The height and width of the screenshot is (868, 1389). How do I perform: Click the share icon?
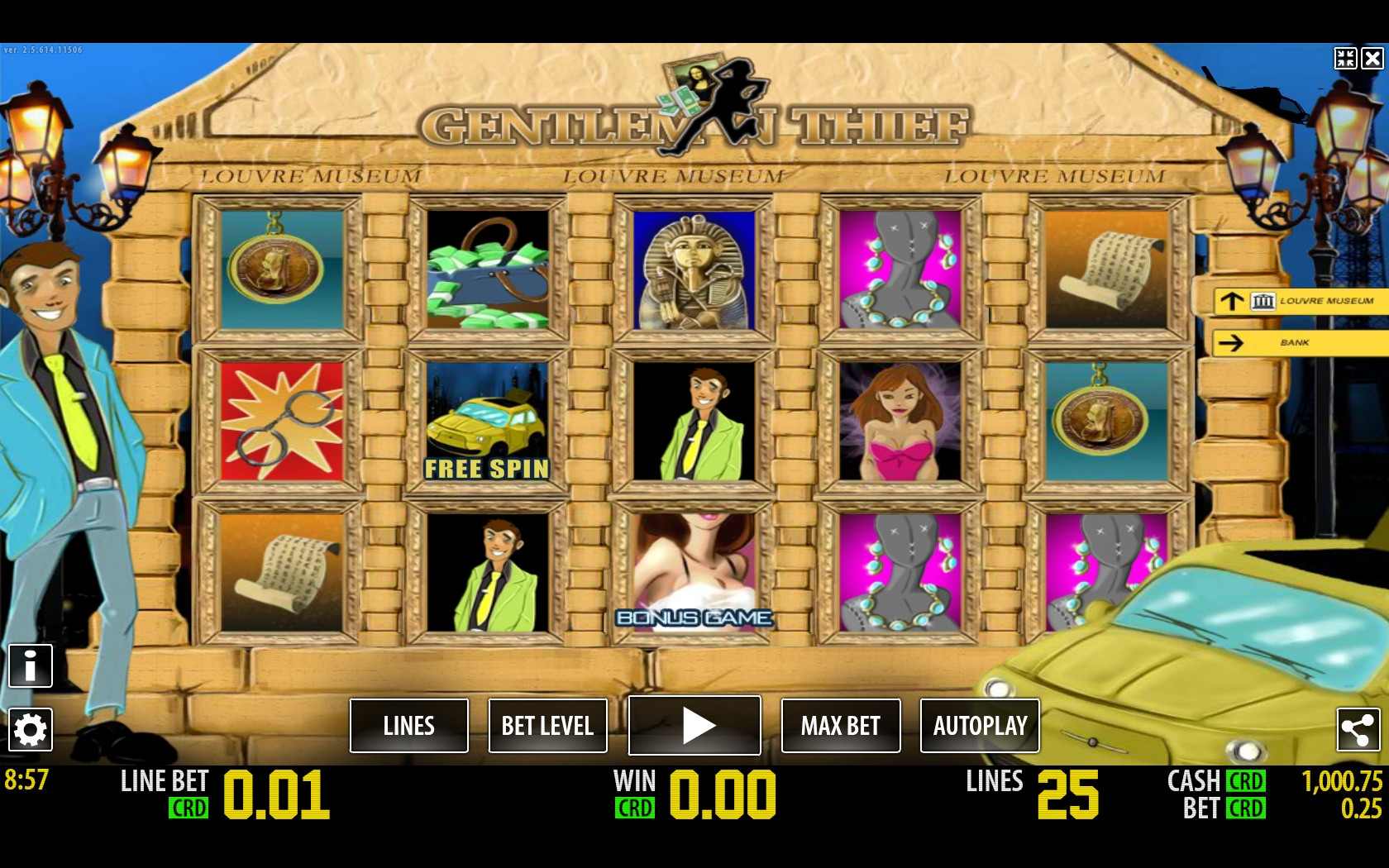[1358, 730]
